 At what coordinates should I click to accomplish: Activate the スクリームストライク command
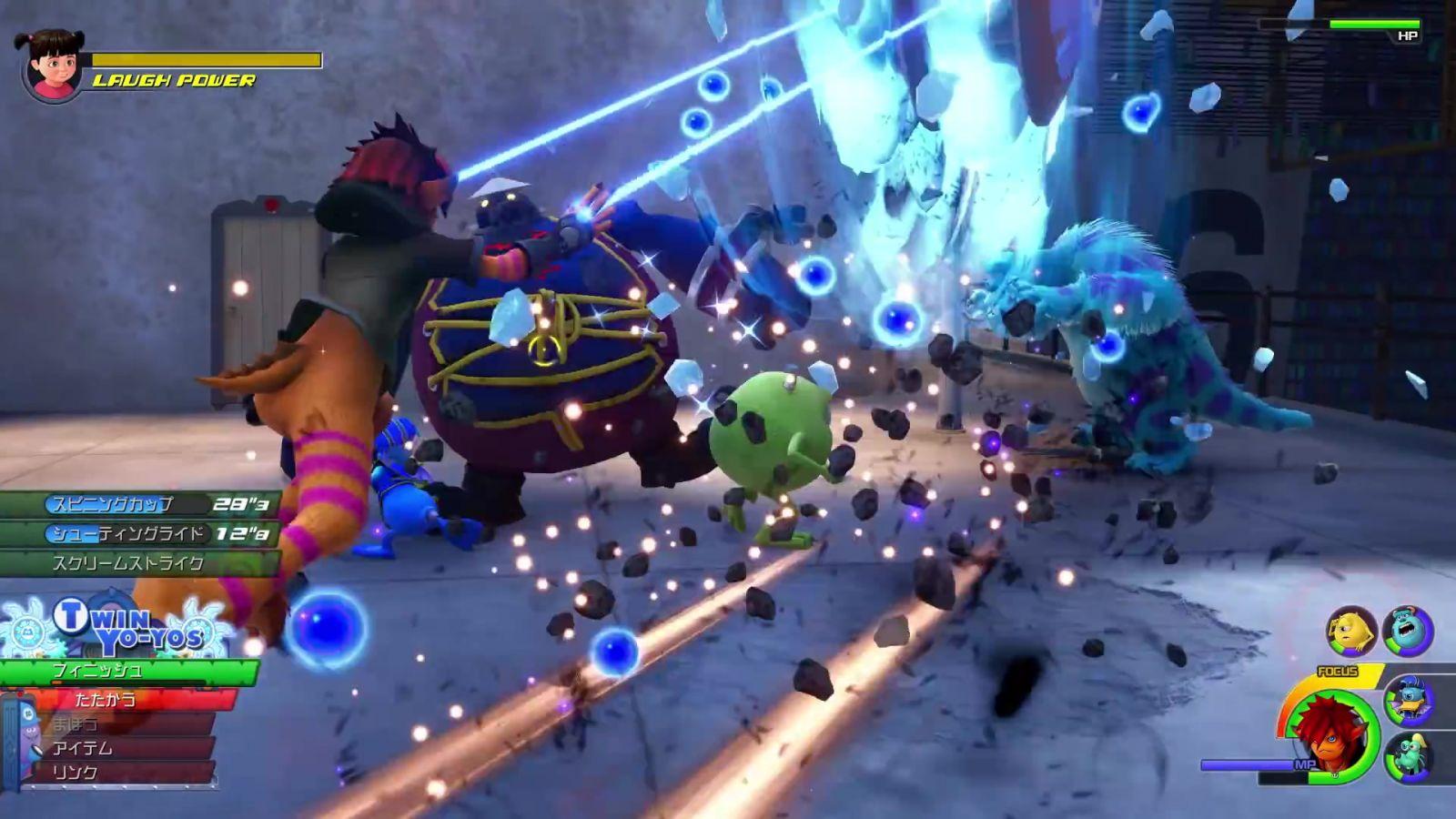pyautogui.click(x=136, y=563)
